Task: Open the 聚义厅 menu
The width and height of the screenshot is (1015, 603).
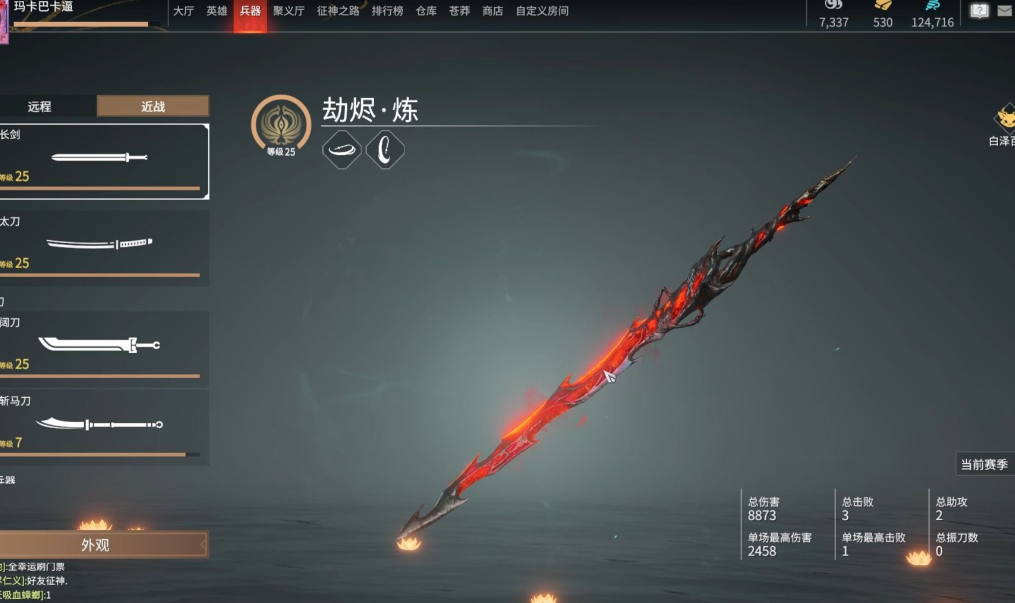Action: pyautogui.click(x=288, y=11)
